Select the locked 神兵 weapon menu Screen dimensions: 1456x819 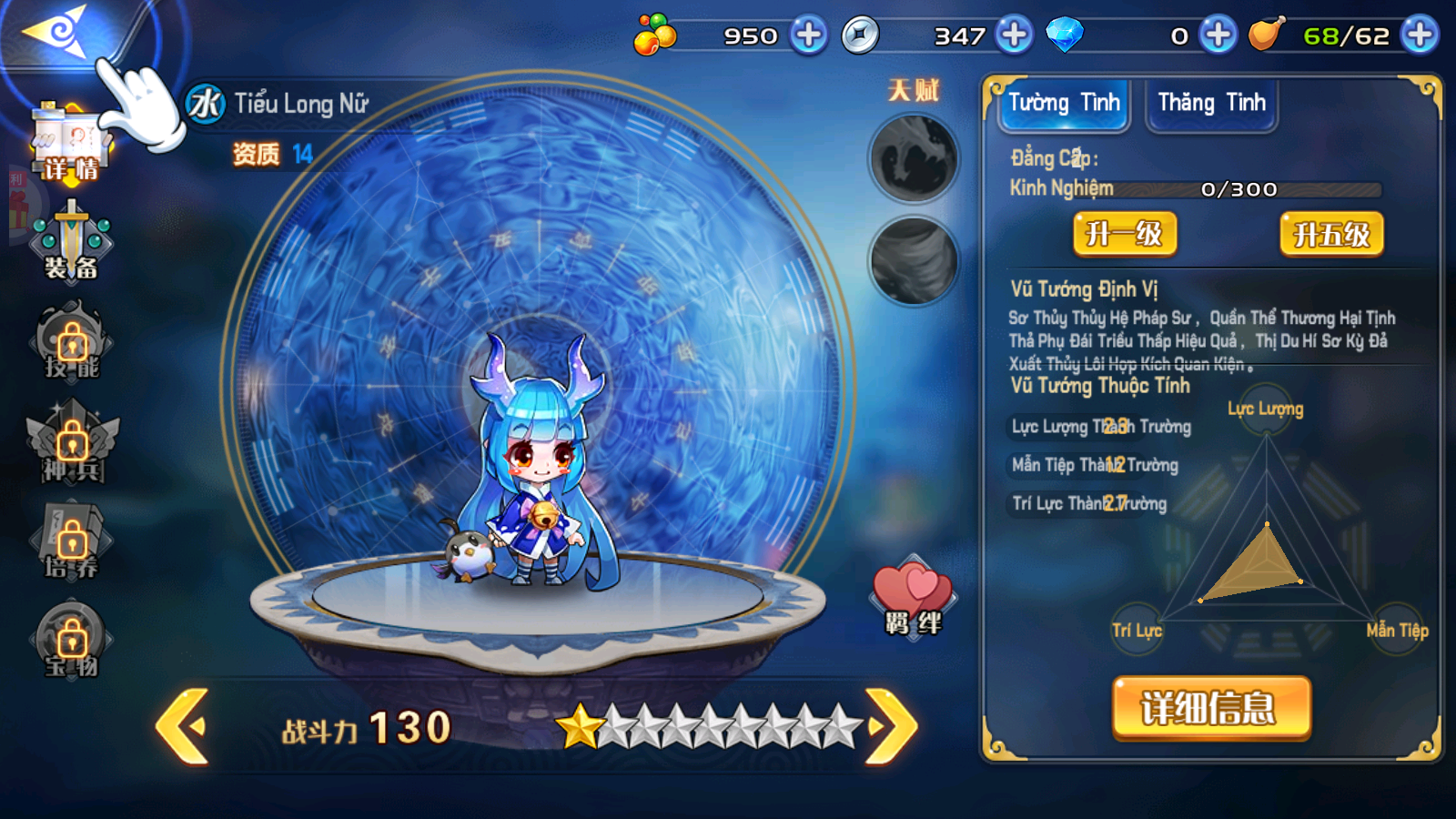pos(72,443)
